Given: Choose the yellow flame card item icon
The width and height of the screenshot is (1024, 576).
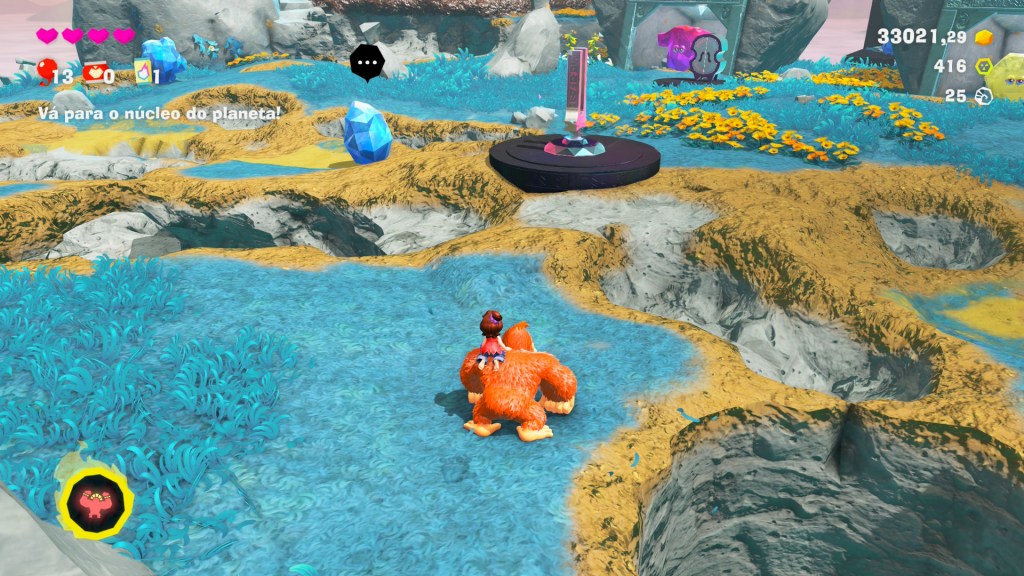Looking at the screenshot, I should tap(143, 71).
